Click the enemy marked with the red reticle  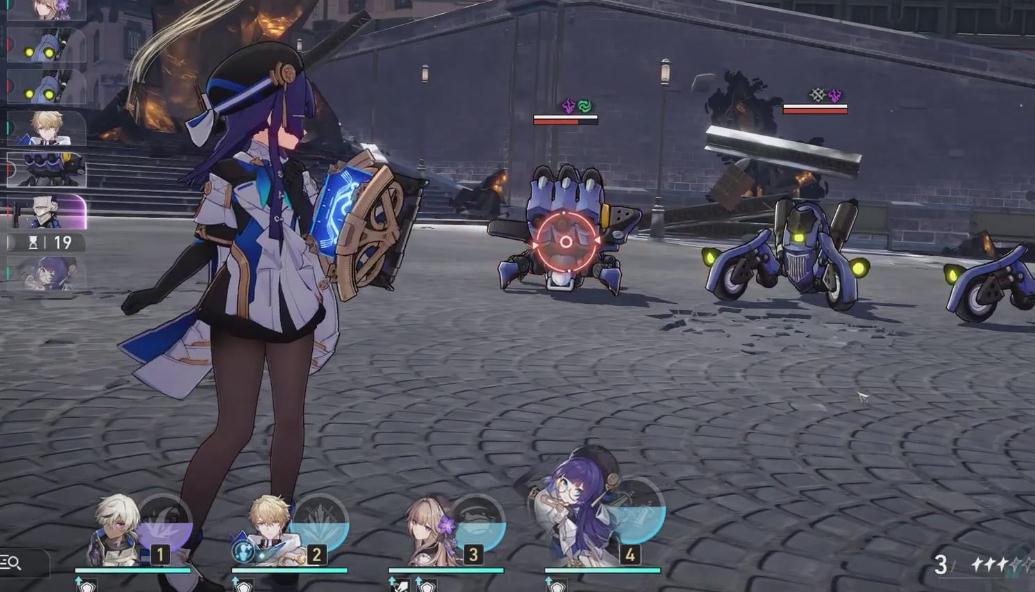pos(565,240)
